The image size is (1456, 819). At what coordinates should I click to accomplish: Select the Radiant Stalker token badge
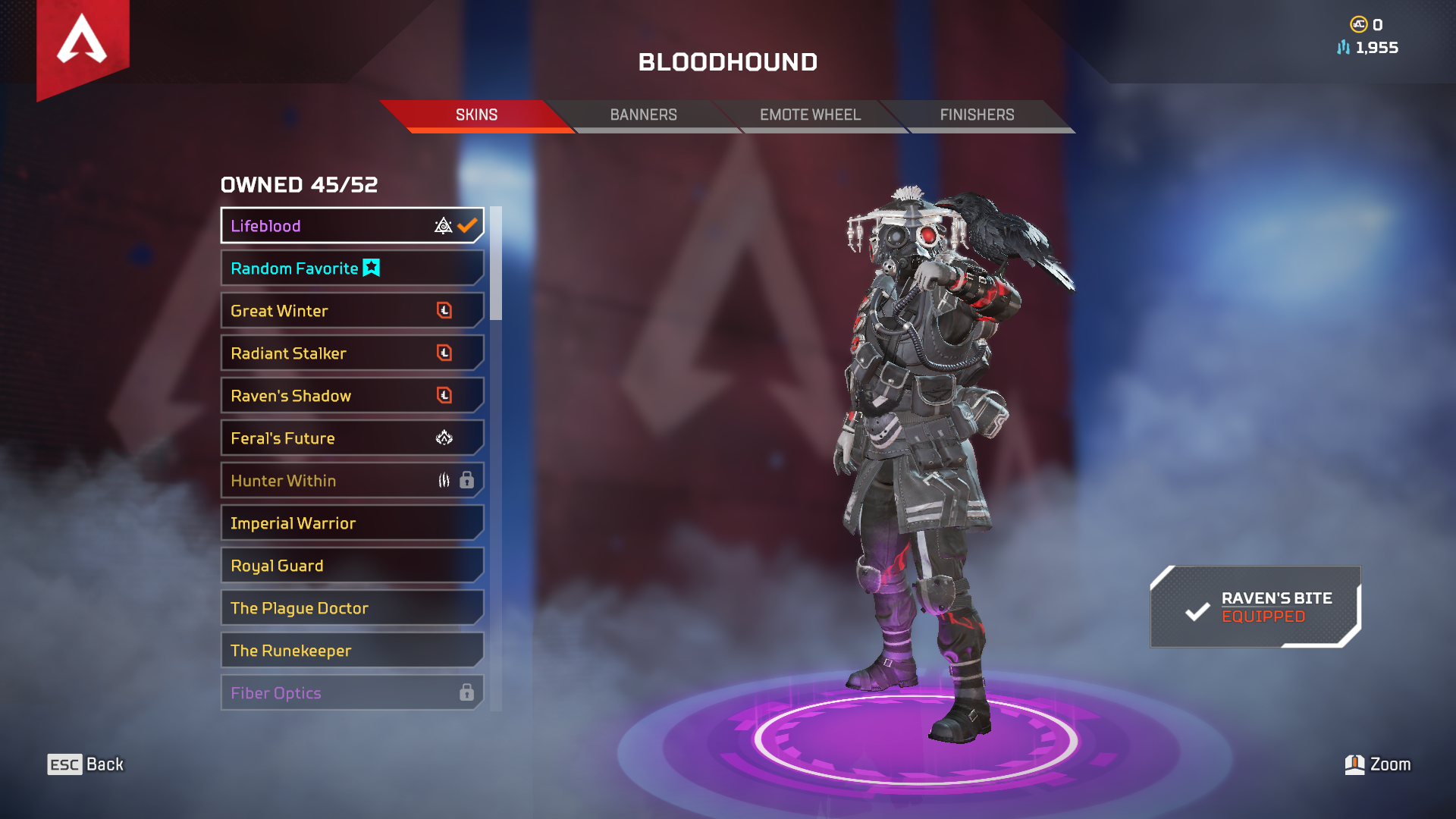point(445,353)
